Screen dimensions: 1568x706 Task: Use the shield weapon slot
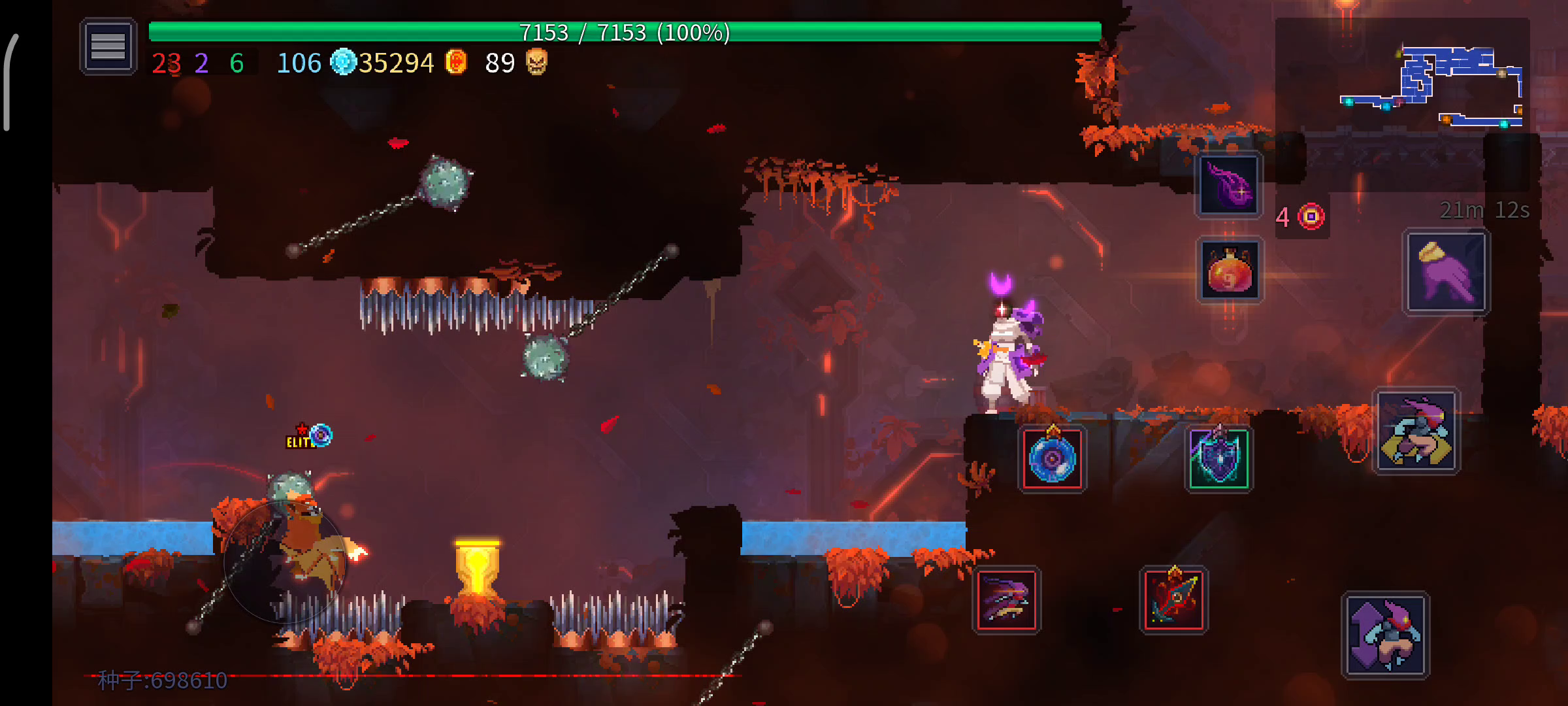click(x=1218, y=459)
